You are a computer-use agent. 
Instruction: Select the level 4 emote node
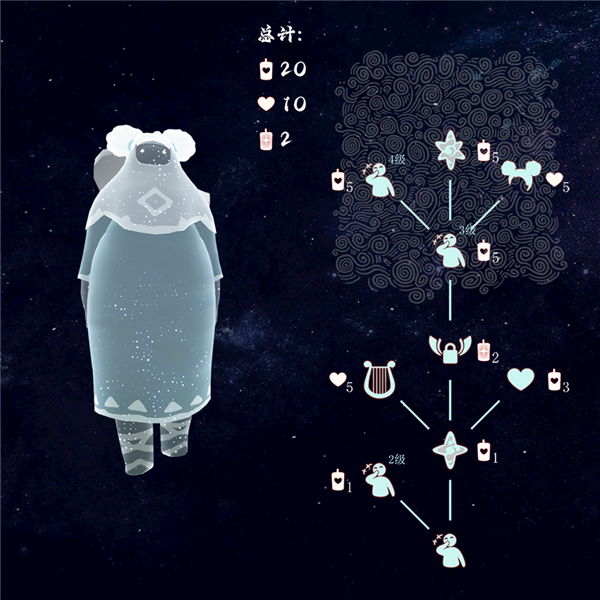[379, 179]
